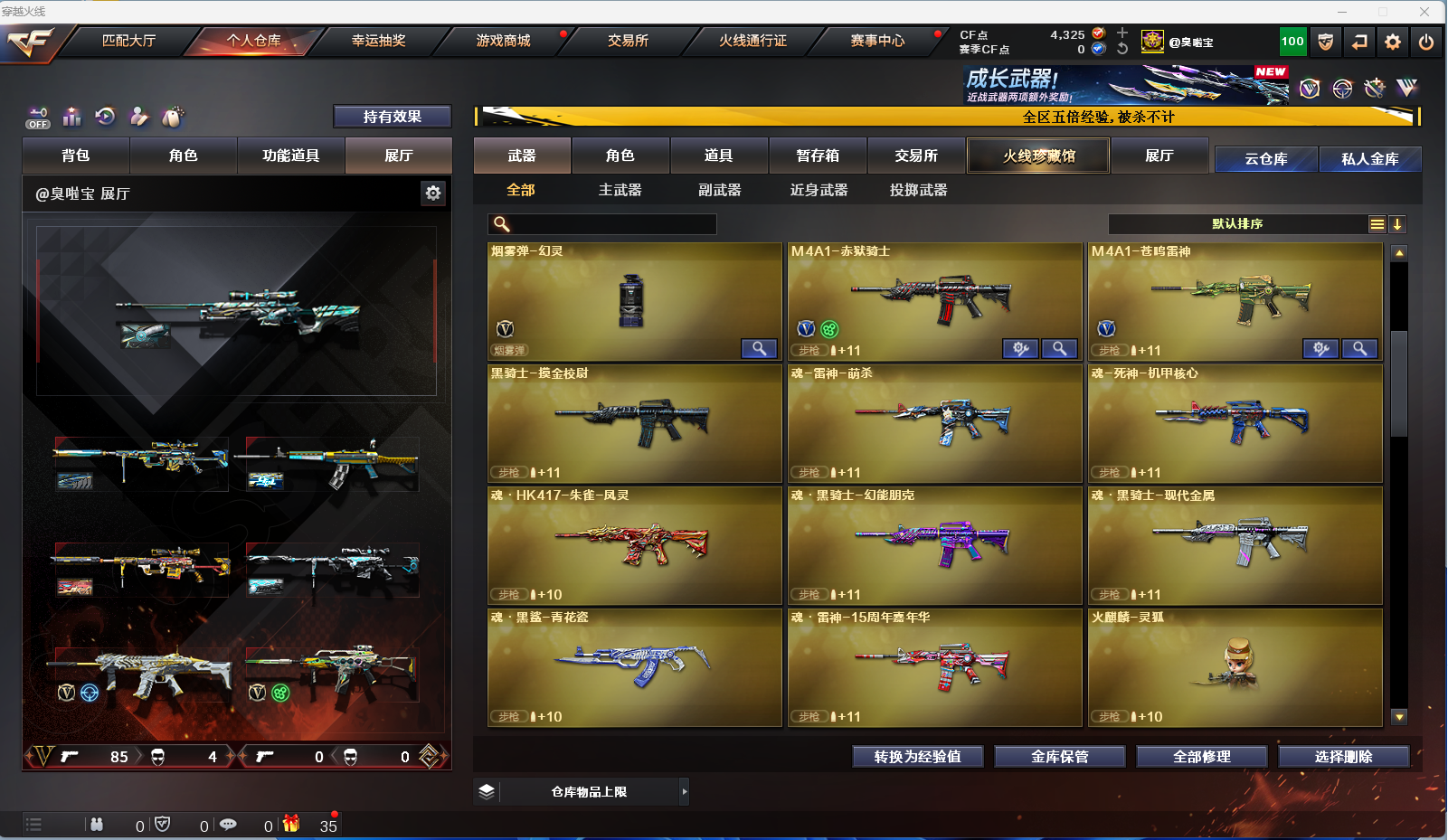Click the 全部修理 repair all button

point(1201,757)
